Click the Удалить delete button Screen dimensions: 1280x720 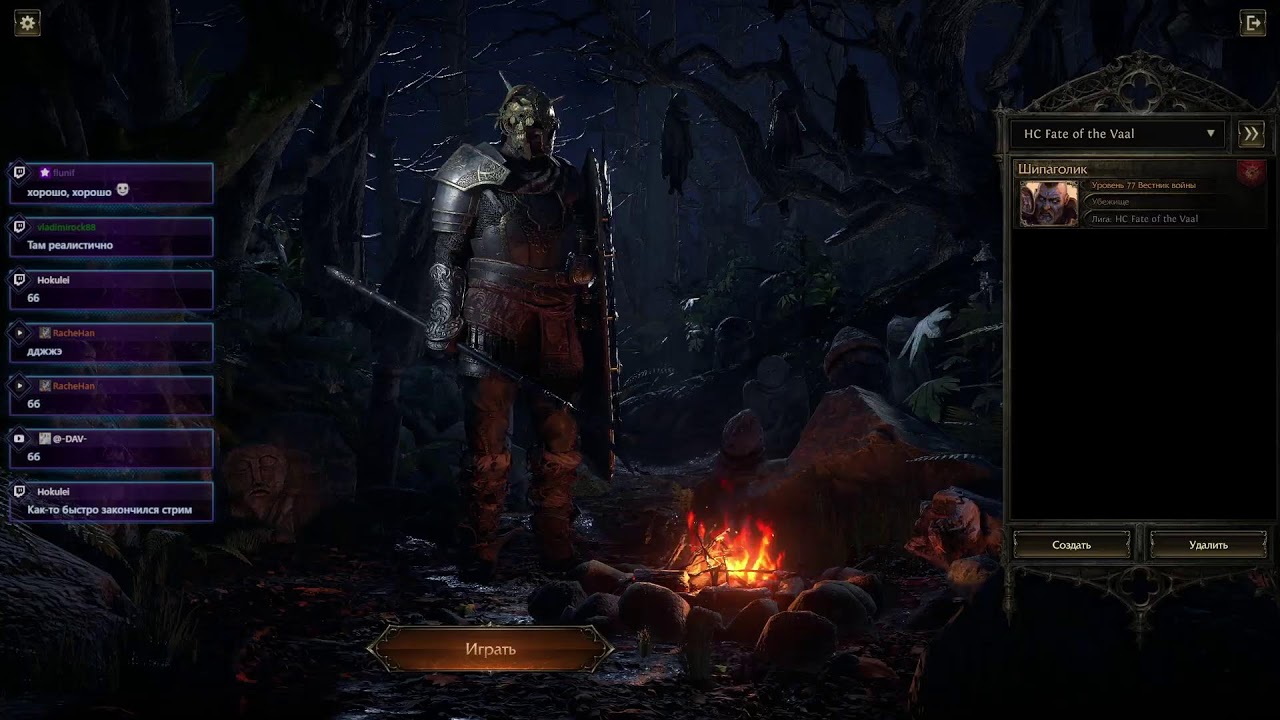tap(1208, 545)
